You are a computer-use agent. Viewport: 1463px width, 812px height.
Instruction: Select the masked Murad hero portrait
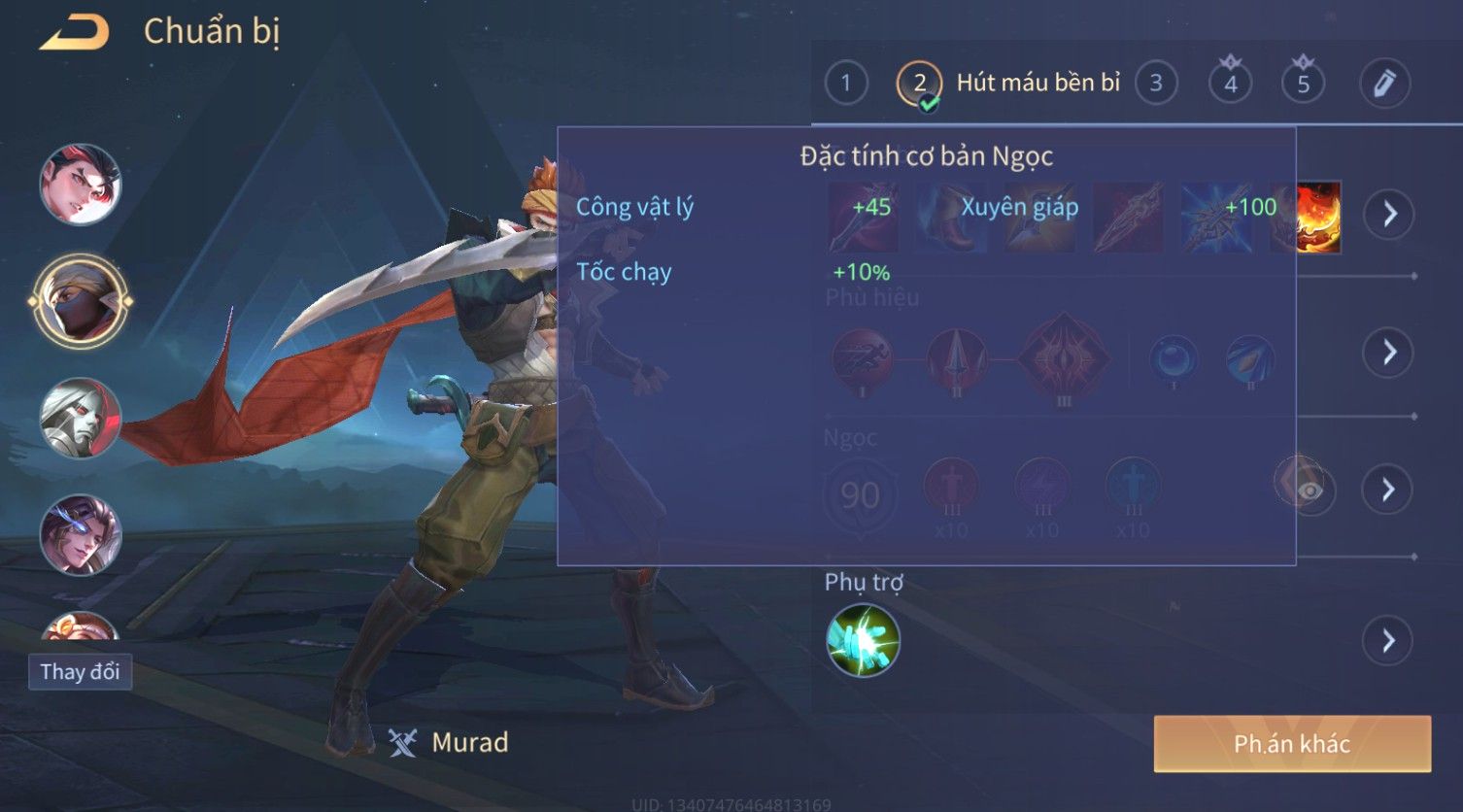pos(80,301)
